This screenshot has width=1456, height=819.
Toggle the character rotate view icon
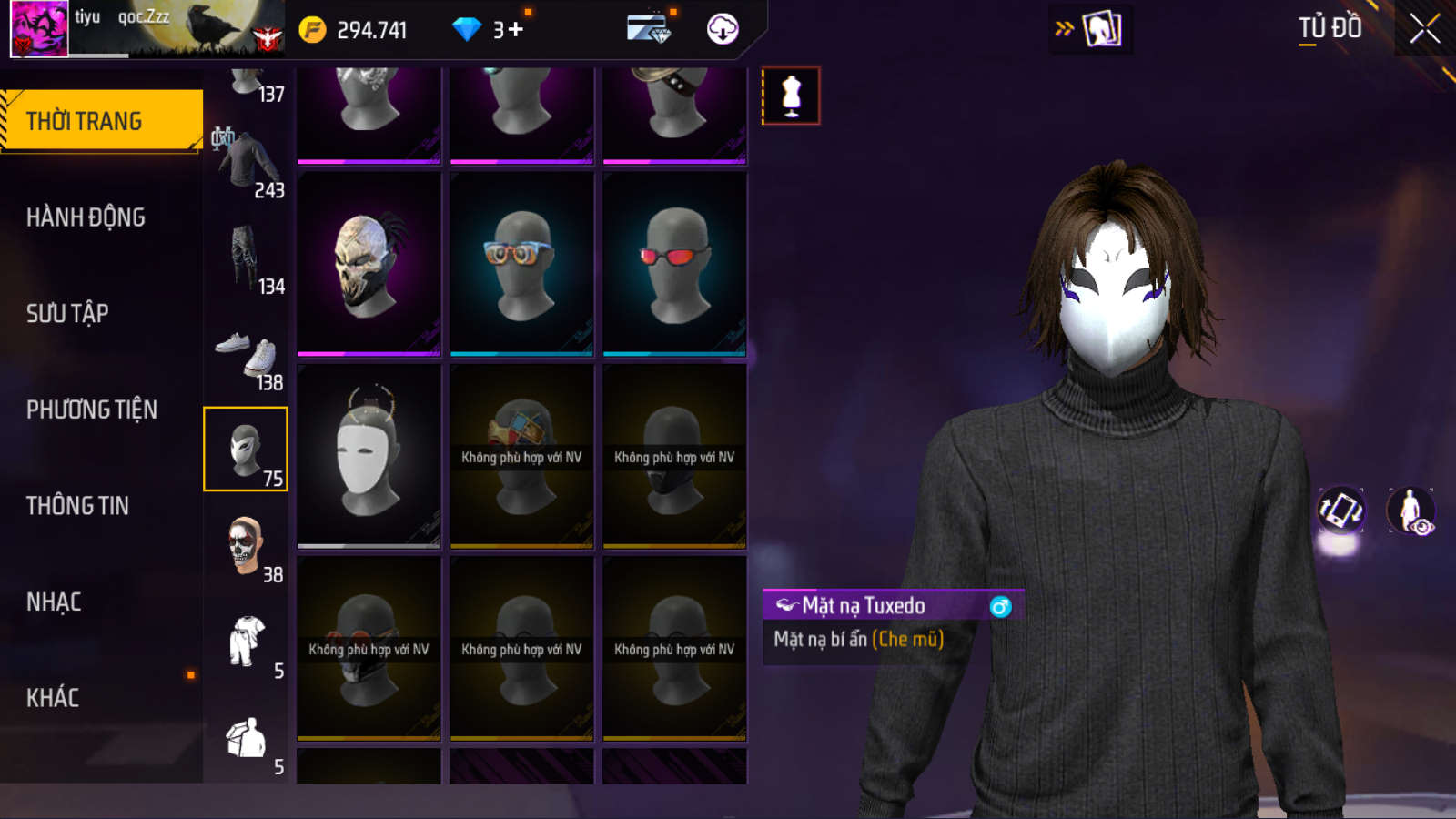pyautogui.click(x=1340, y=510)
